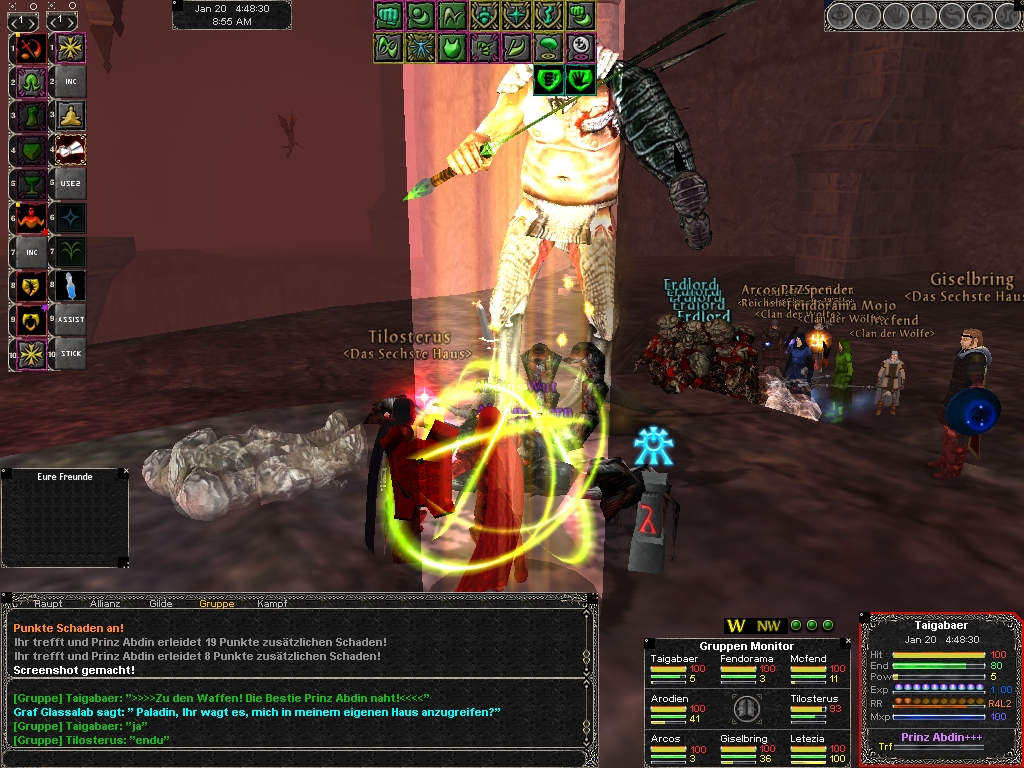Switch to the Haupt chat tab
The height and width of the screenshot is (768, 1024).
[x=48, y=603]
